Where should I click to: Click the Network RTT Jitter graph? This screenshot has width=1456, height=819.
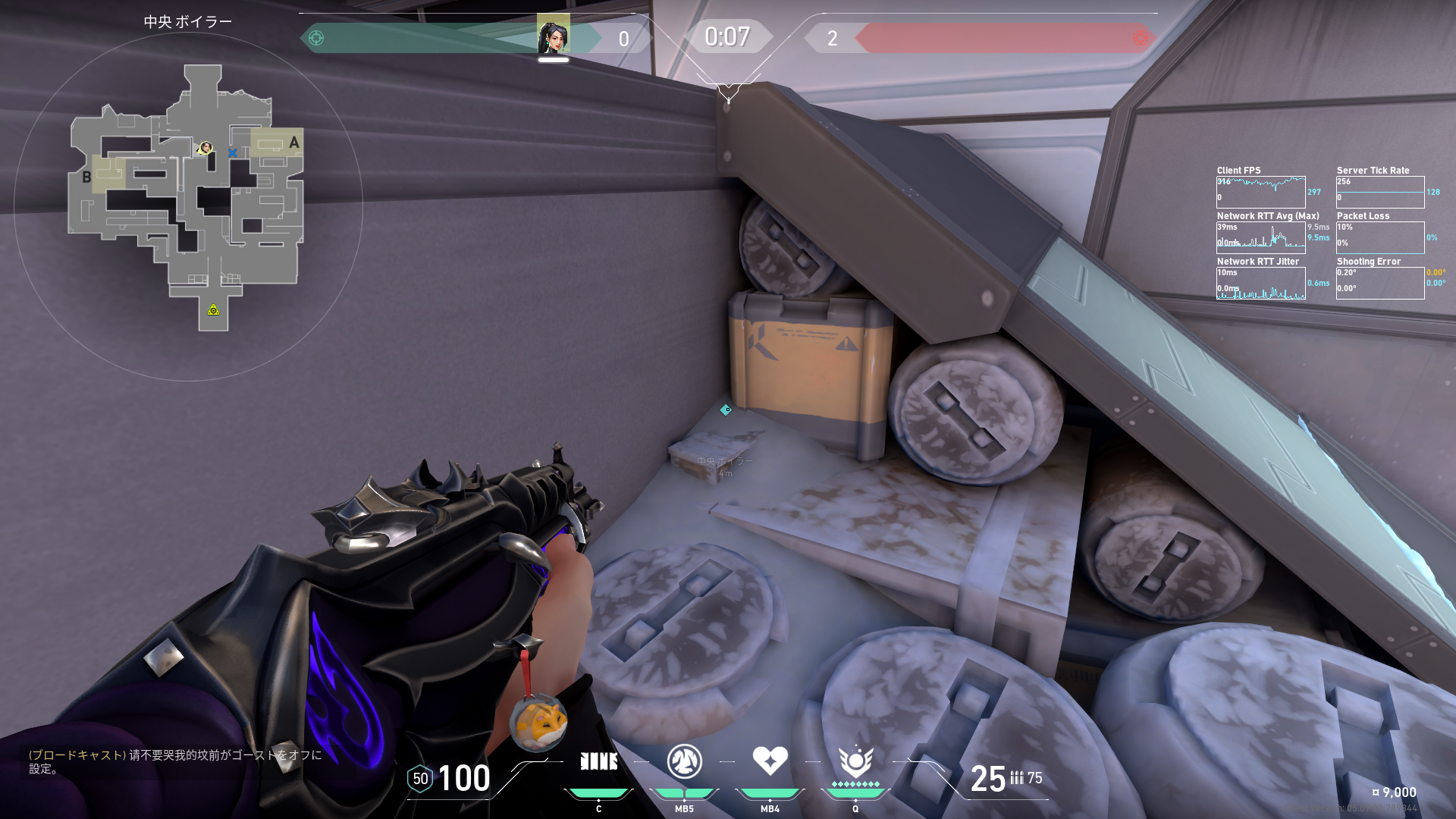(x=1260, y=283)
